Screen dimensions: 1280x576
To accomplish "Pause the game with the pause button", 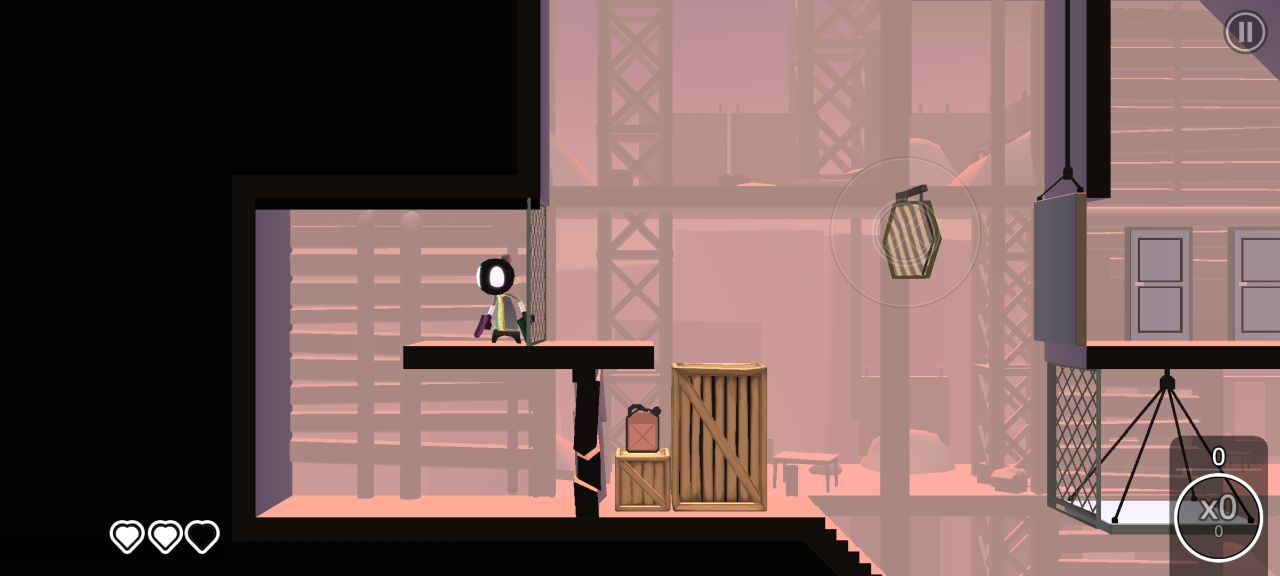I will coord(1245,32).
